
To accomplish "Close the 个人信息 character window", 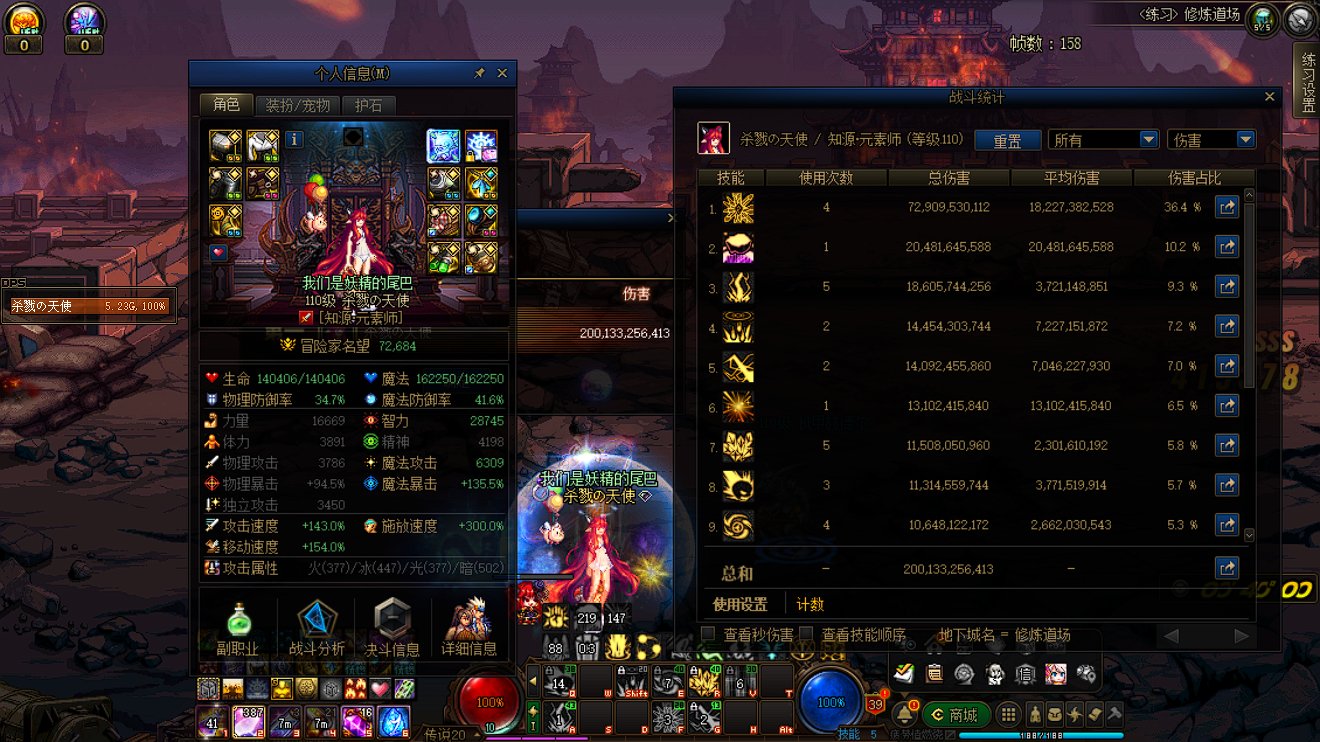I will click(502, 73).
